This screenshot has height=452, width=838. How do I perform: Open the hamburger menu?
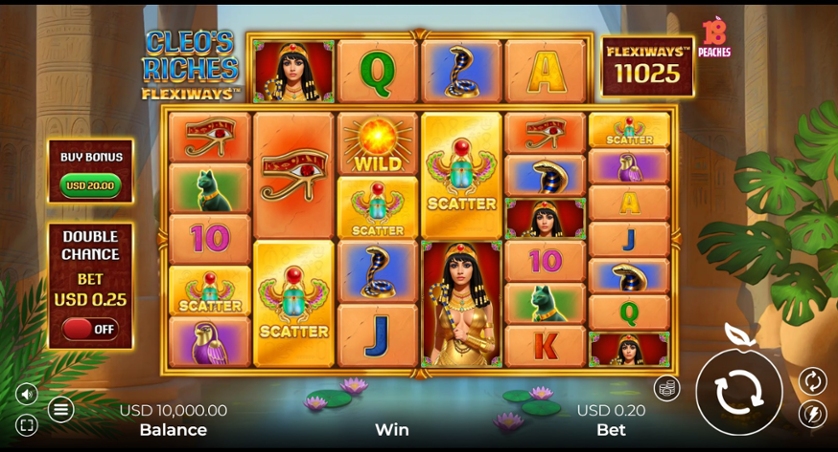click(61, 408)
